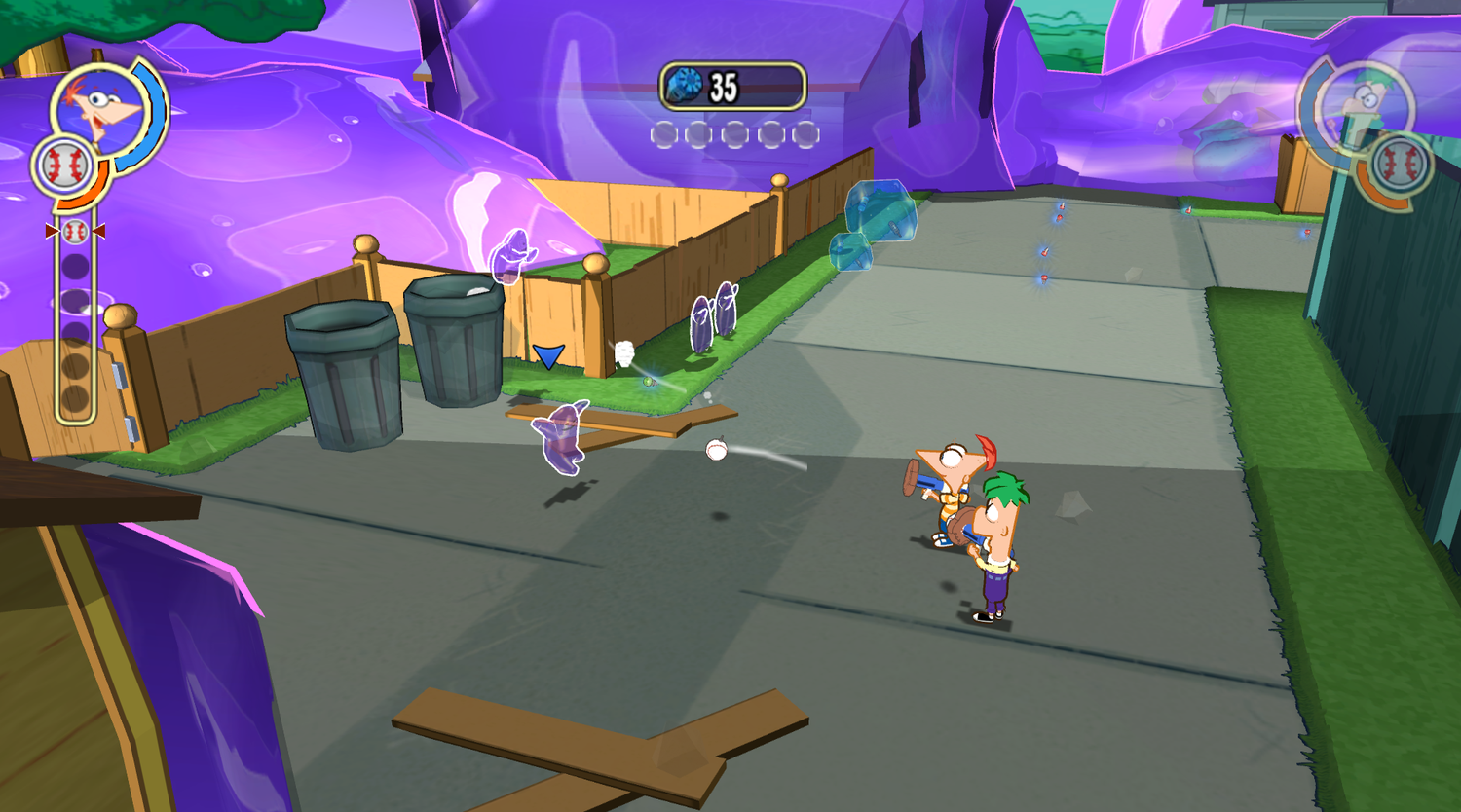Click the baseball between the red arrow markers
1461x812 pixels.
pyautogui.click(x=76, y=232)
